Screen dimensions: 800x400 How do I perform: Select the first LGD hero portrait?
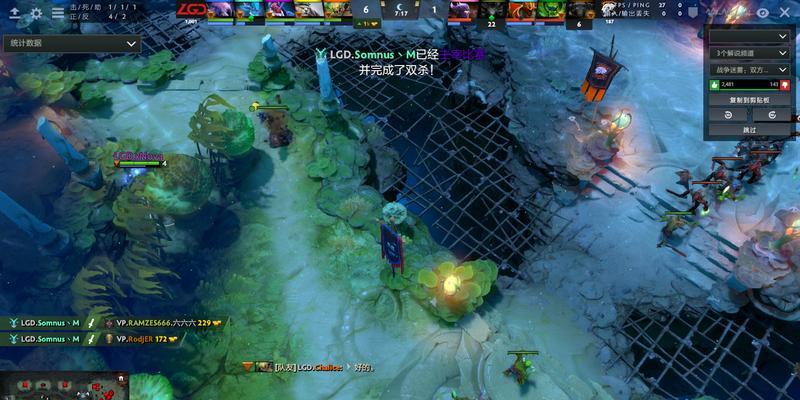(x=222, y=10)
